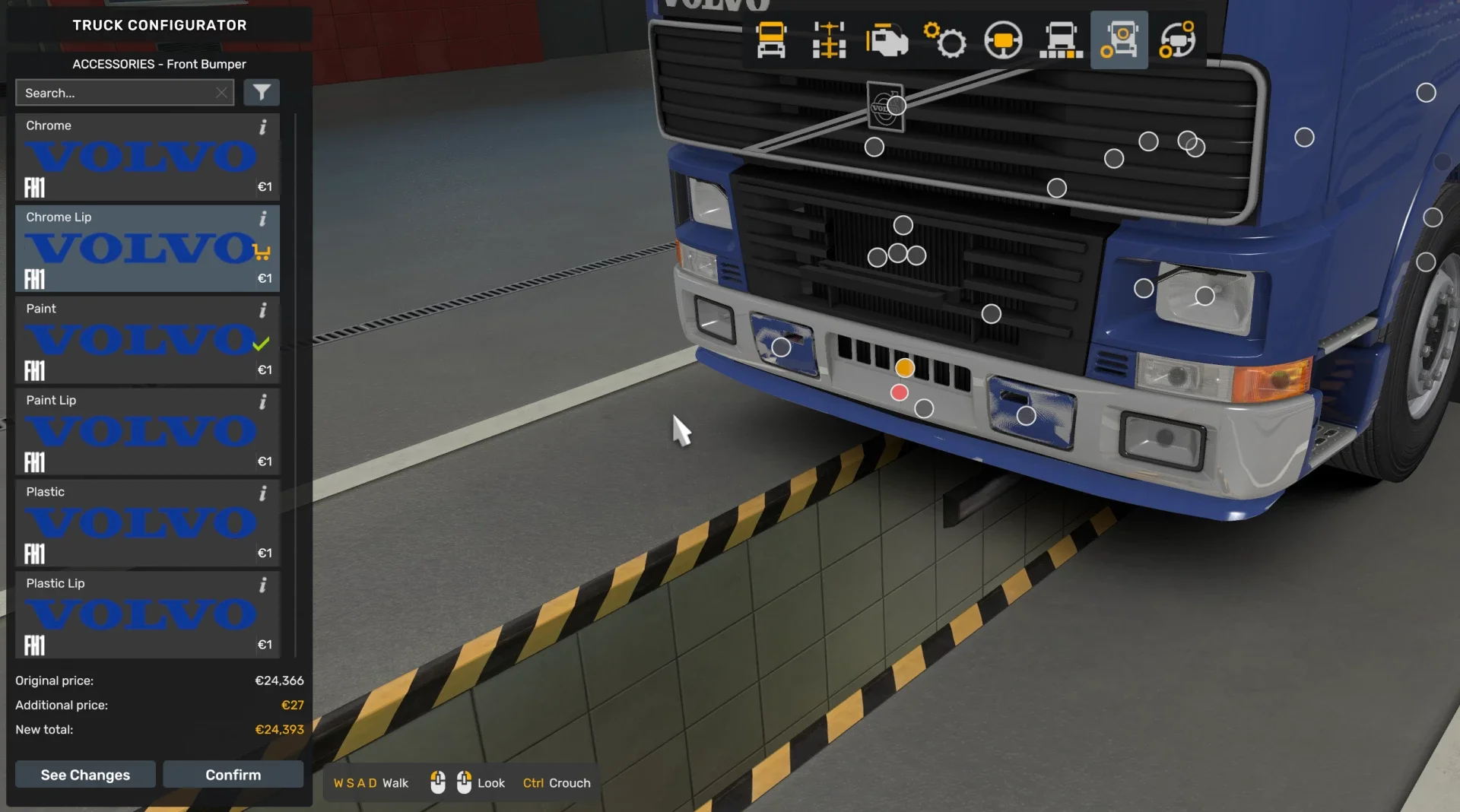
Task: Click the highlighted accessories category icon
Action: click(1119, 40)
